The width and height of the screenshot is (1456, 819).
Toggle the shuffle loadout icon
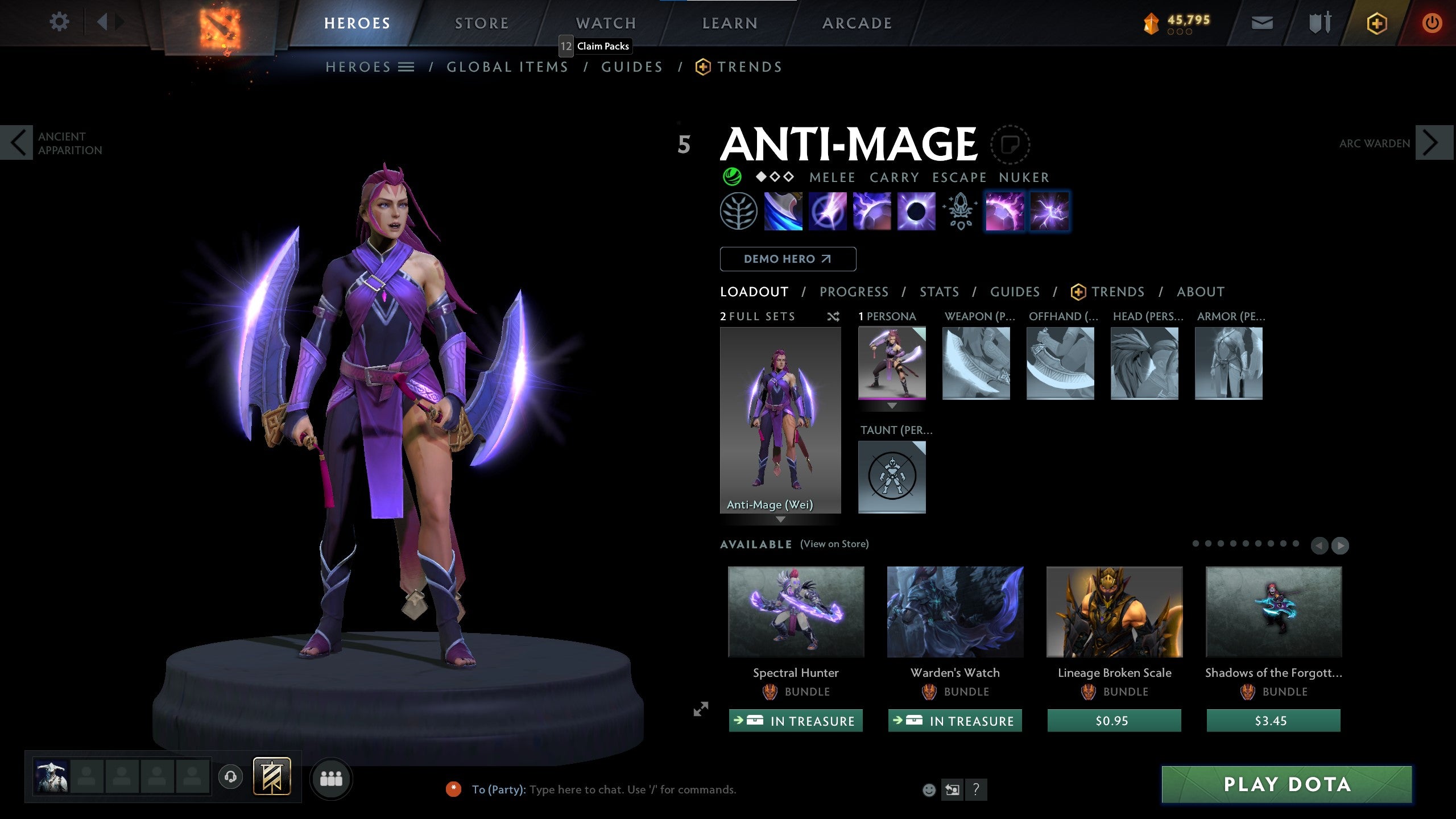point(834,317)
